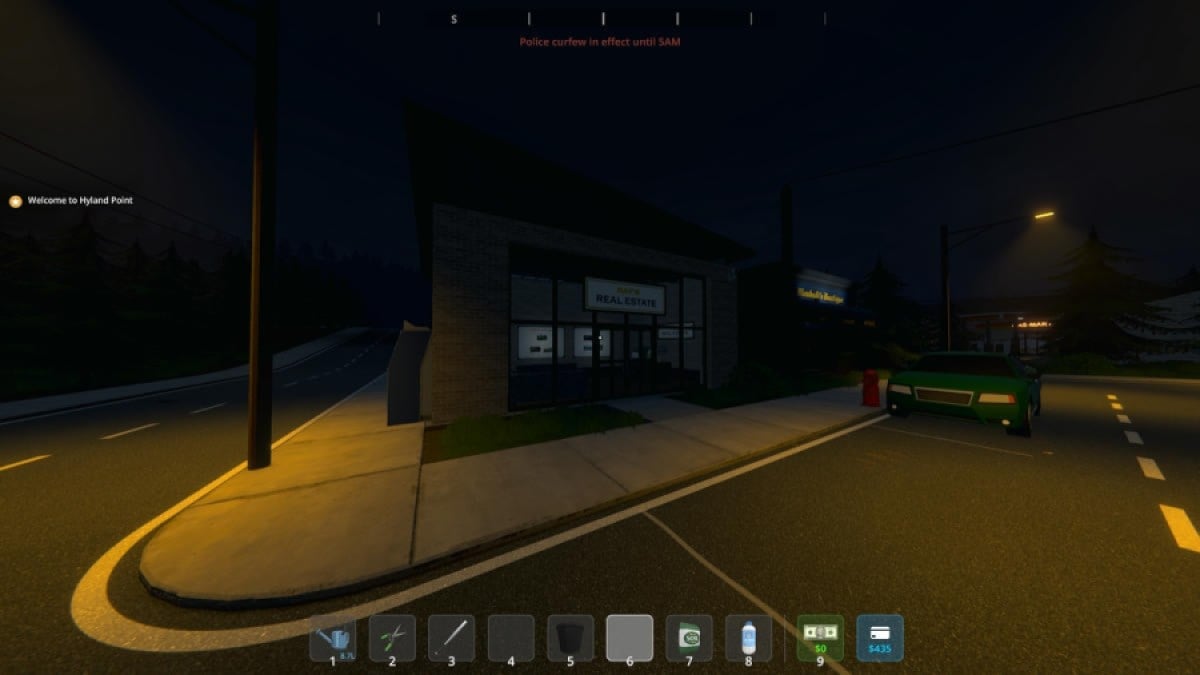
Task: Choose the baseball bat slot
Action: 451,638
